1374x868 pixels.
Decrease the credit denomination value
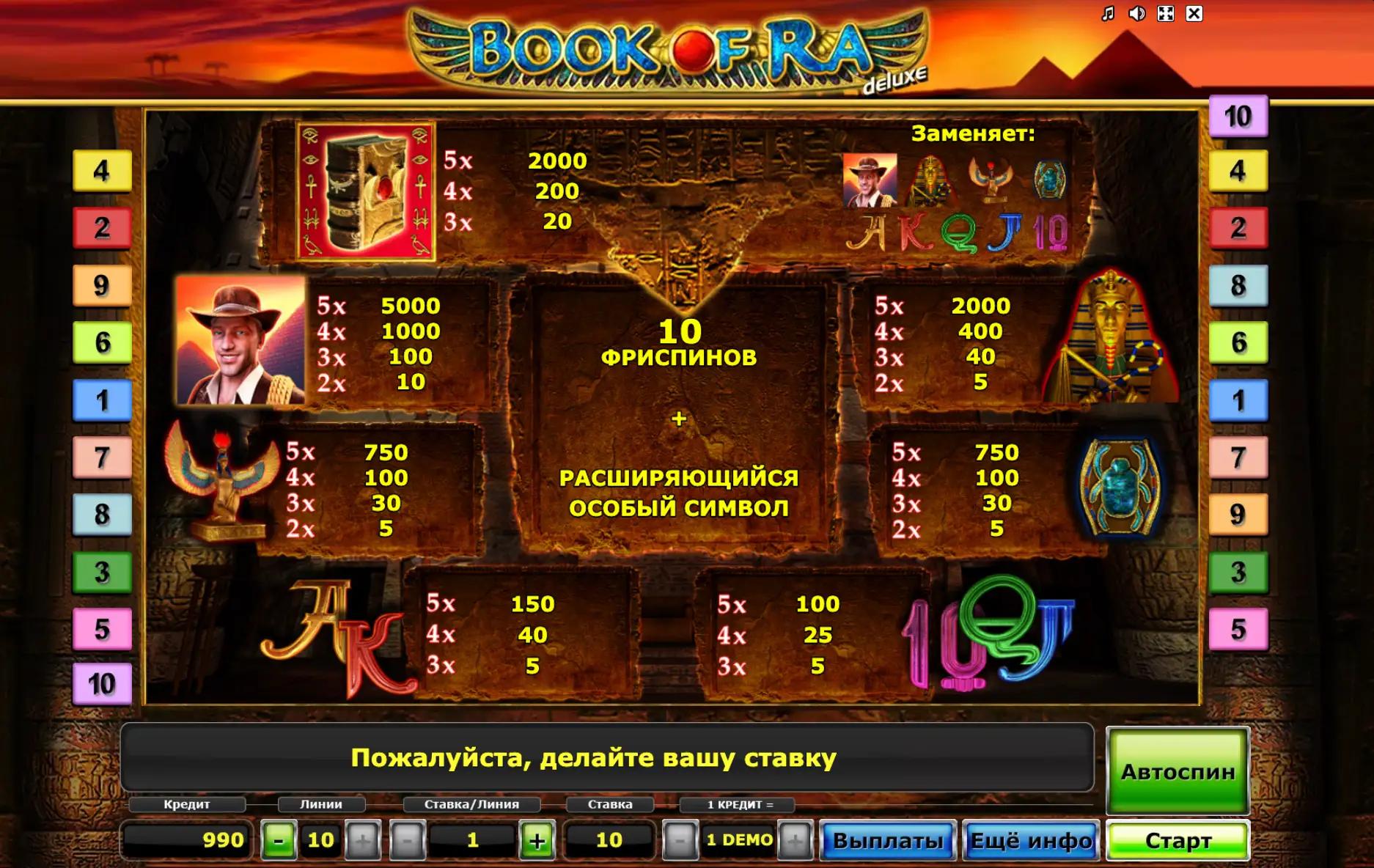pos(680,840)
